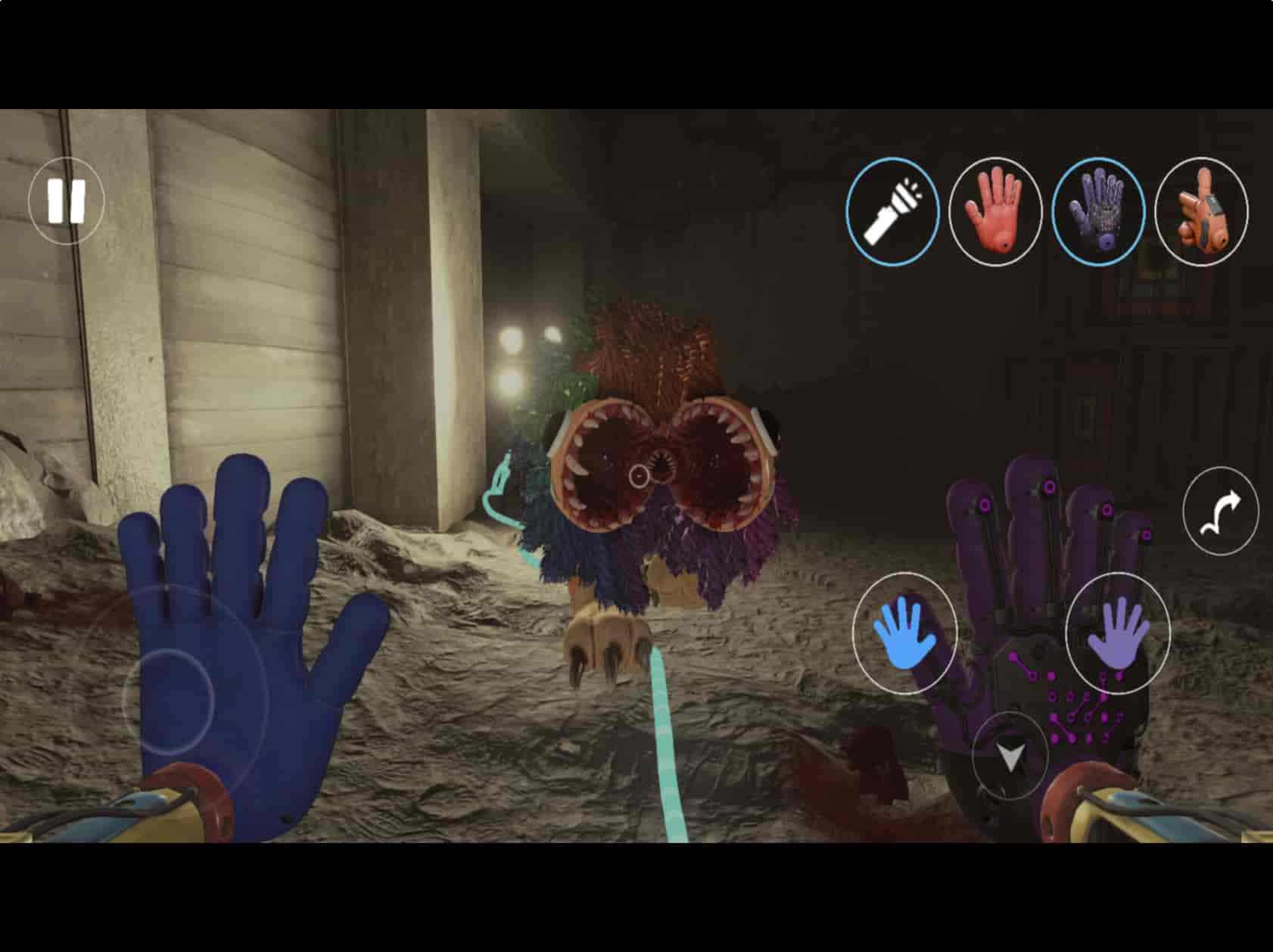The height and width of the screenshot is (952, 1273).
Task: Fire the purple right hand
Action: 1118,633
